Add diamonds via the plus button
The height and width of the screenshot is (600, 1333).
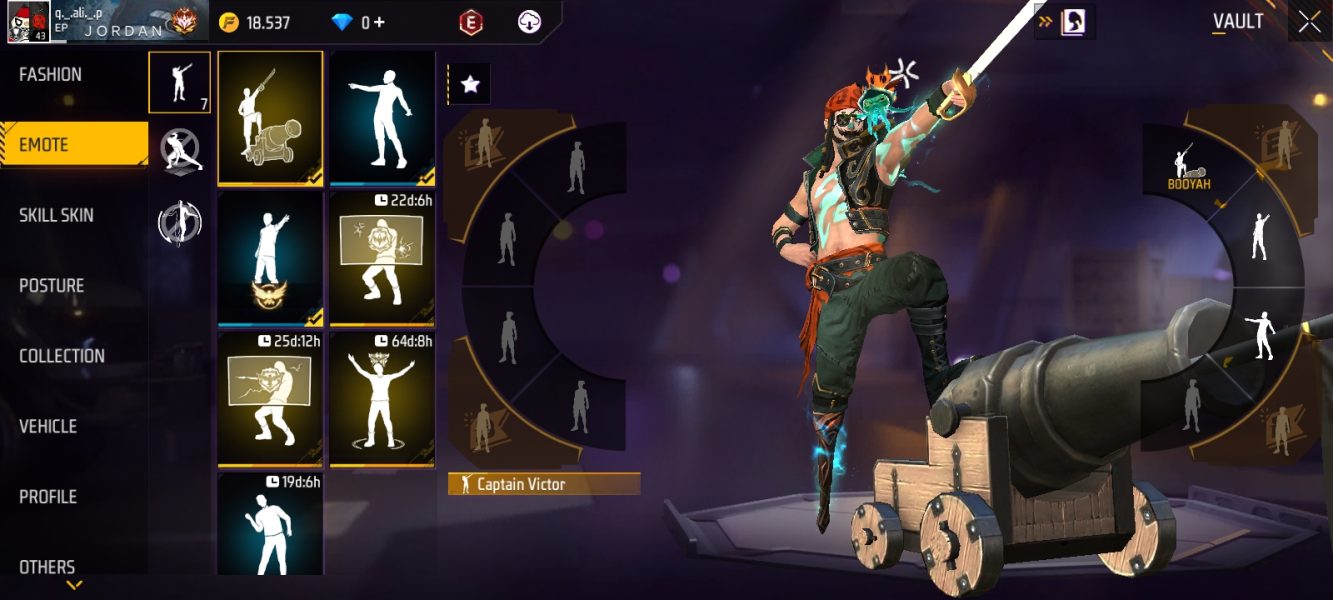(x=380, y=22)
